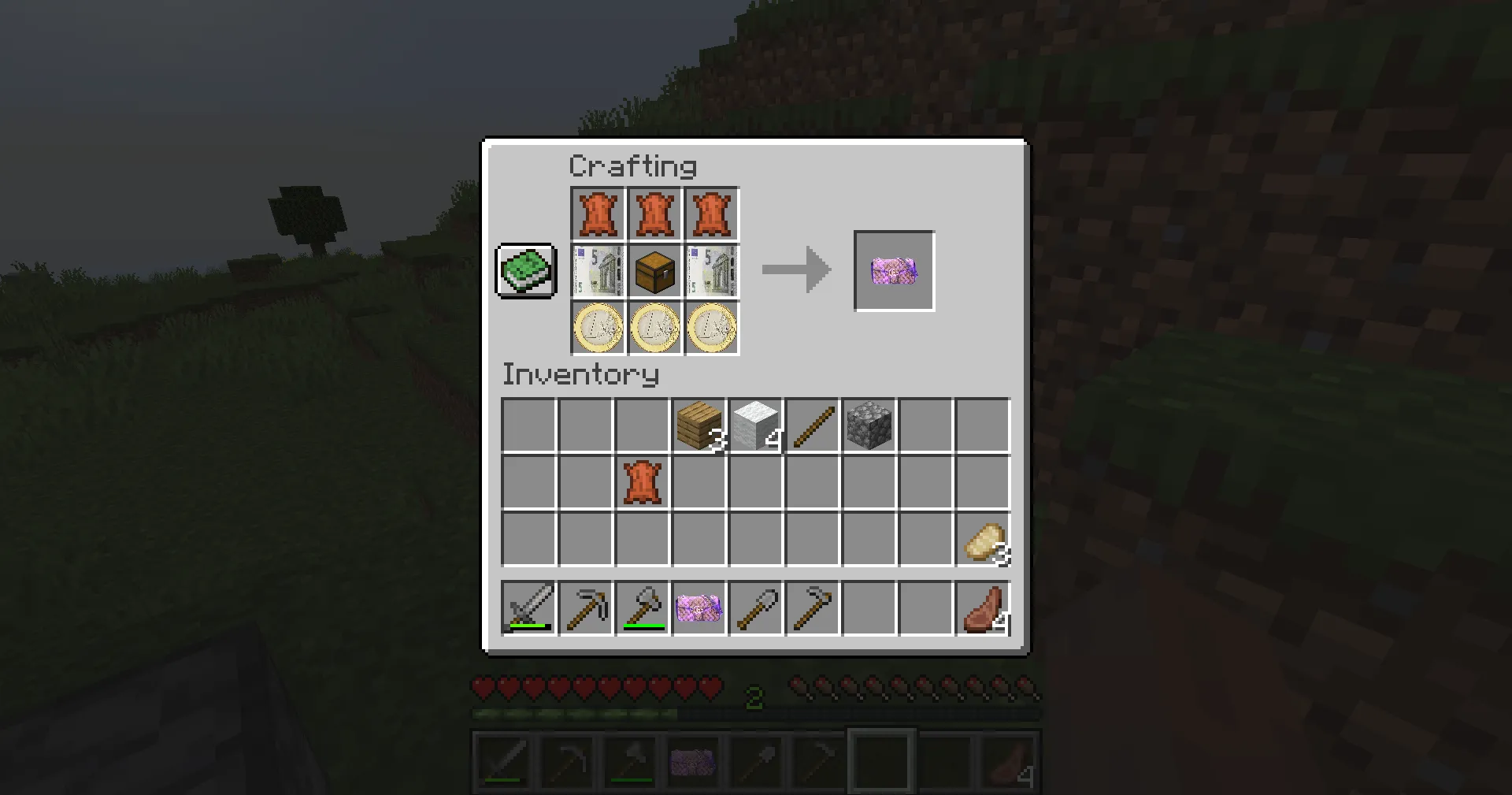Grab the spare leather from the inventory
Screen dimensions: 1512x795
coord(642,481)
